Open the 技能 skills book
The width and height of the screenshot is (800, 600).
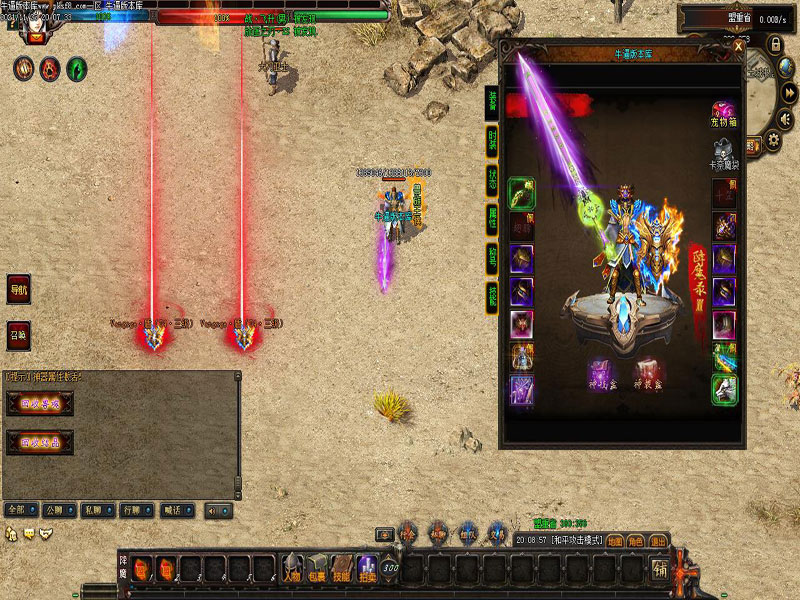point(342,568)
